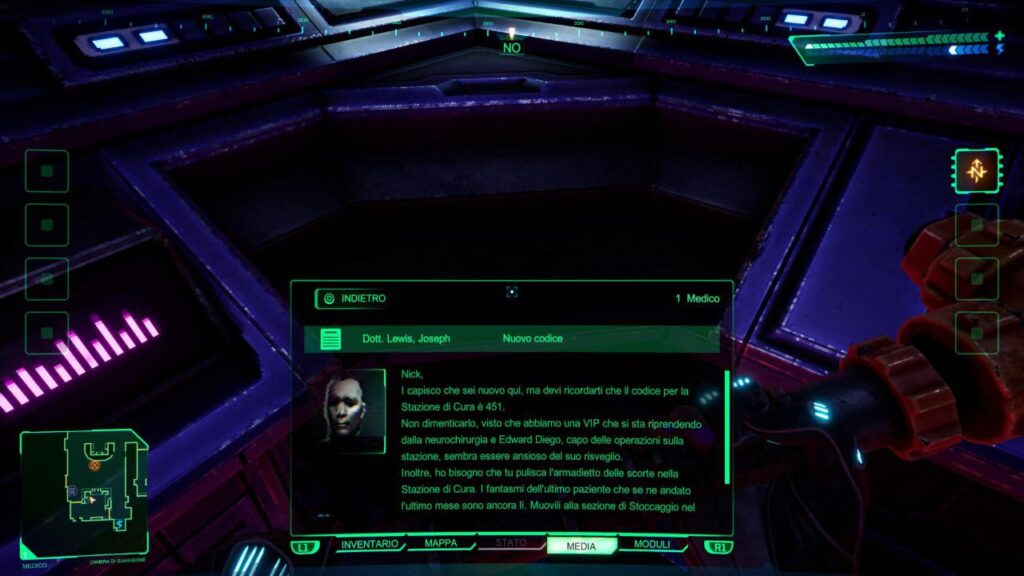This screenshot has height=576, width=1024.
Task: Switch to the INVENTARIO tab
Action: click(x=370, y=545)
